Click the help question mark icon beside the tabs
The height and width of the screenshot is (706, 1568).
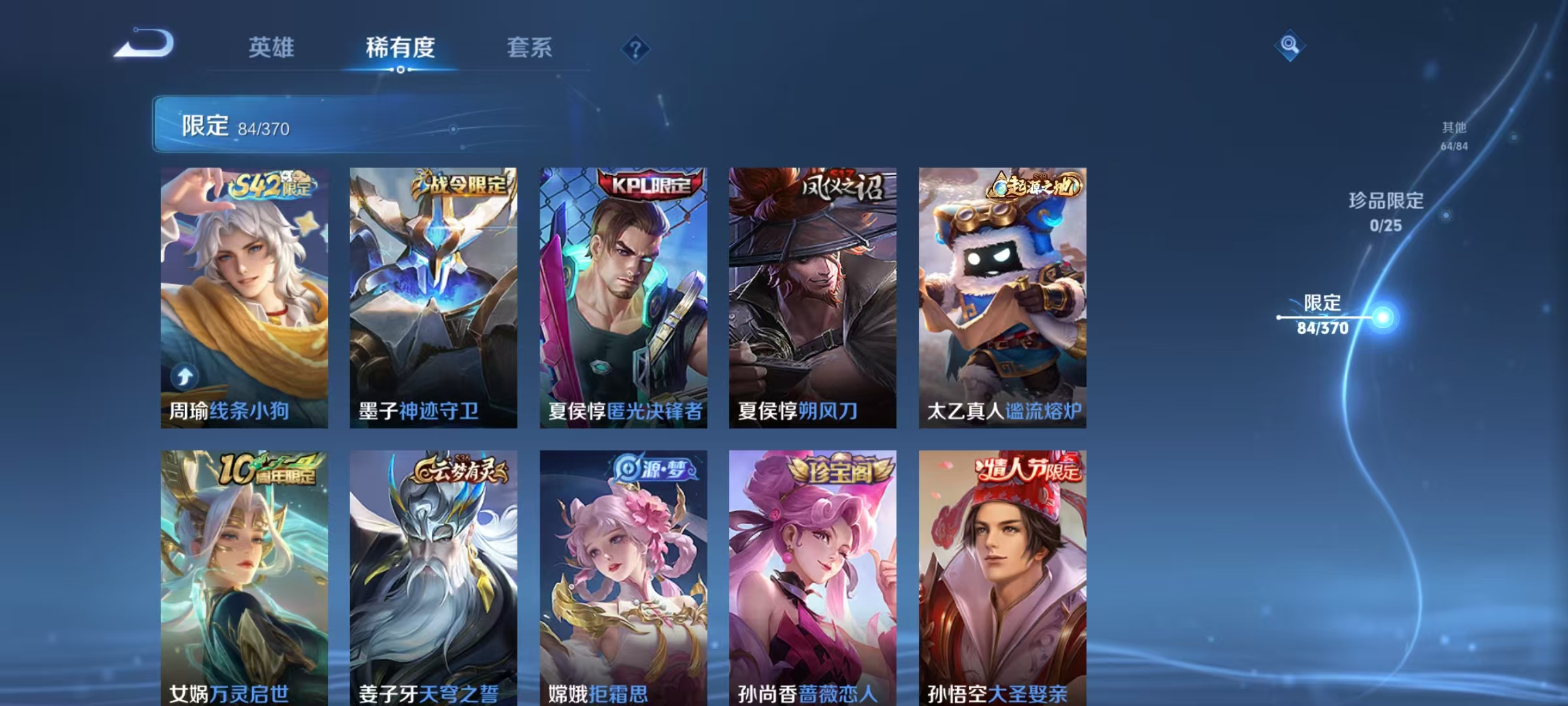click(636, 50)
